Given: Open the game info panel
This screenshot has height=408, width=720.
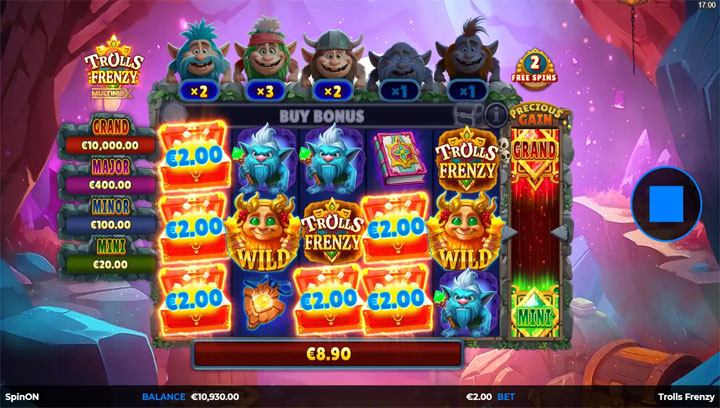Looking at the screenshot, I should (494, 114).
